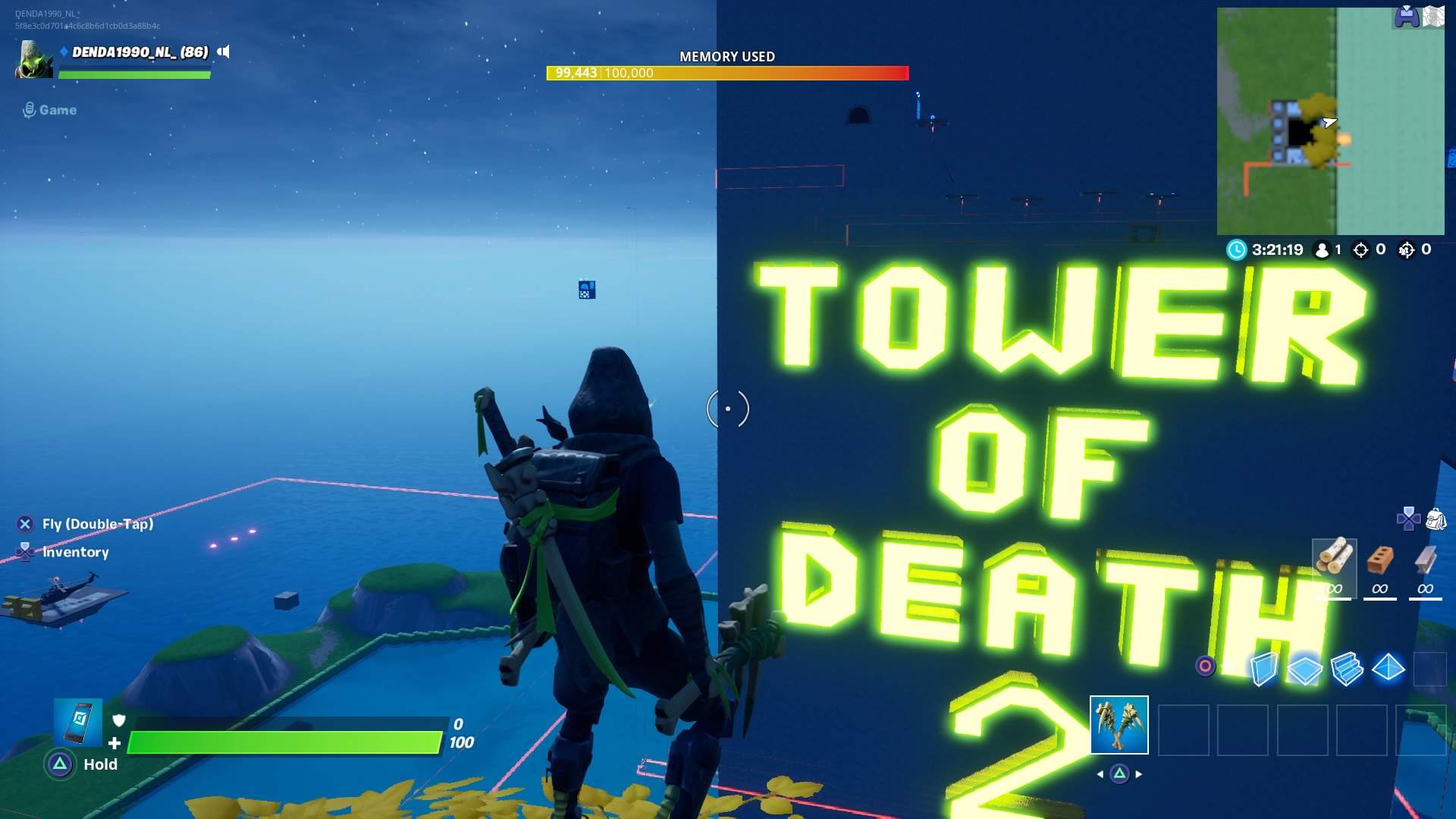Click the eliminations counter button
This screenshot has width=1456, height=819.
(x=1363, y=249)
